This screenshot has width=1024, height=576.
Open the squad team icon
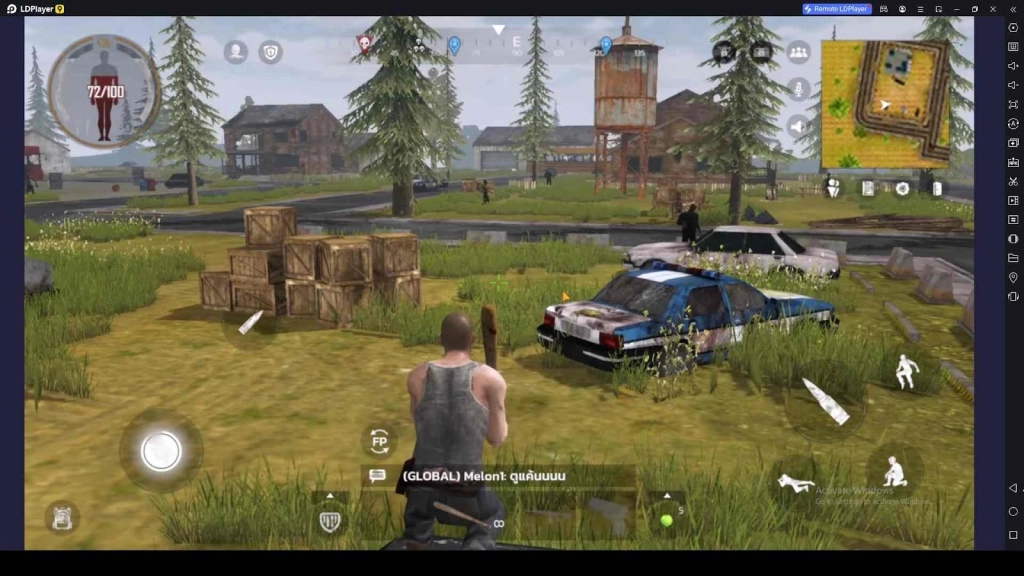[x=798, y=52]
